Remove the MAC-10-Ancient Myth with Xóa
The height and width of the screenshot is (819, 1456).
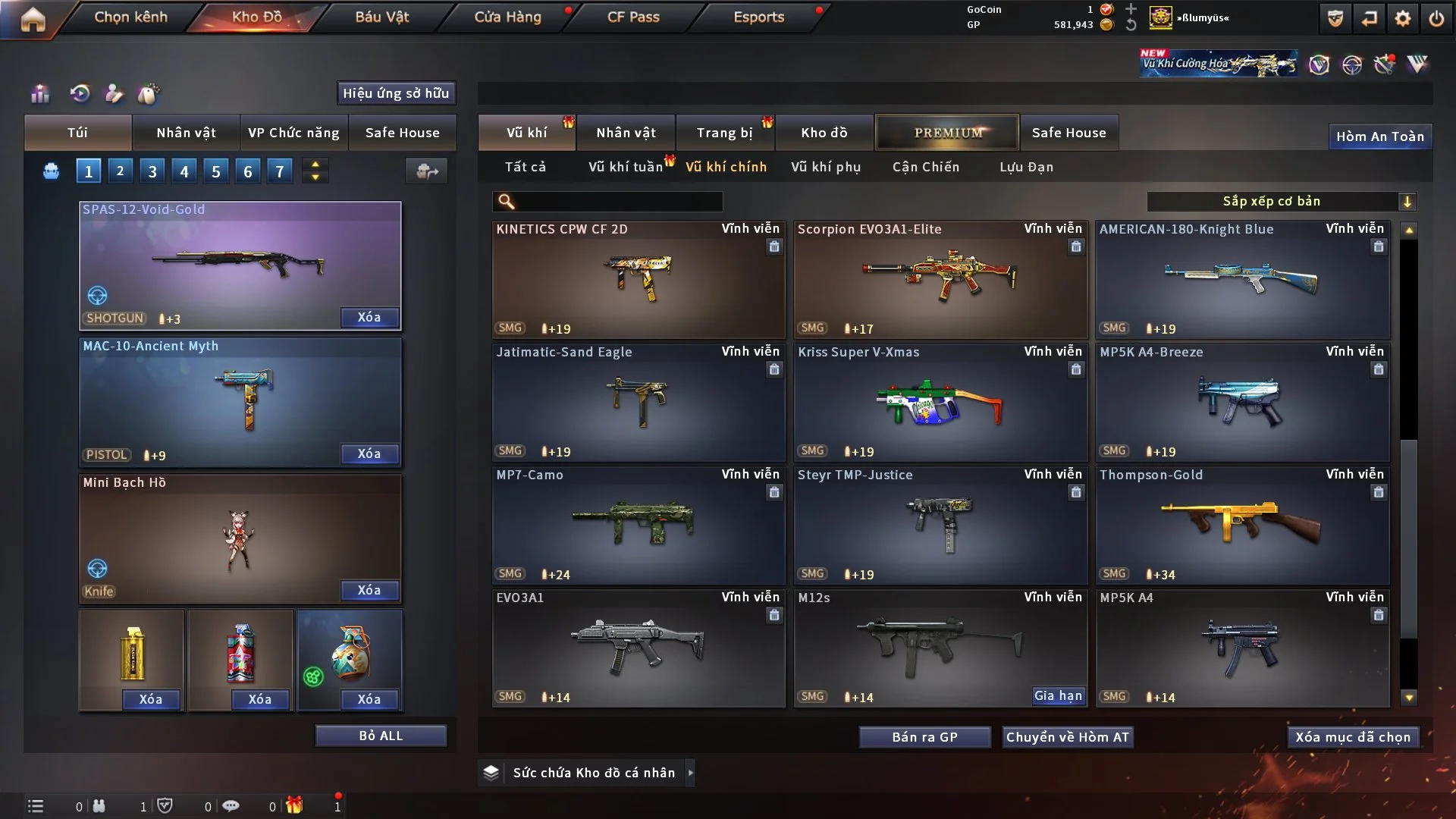click(x=369, y=453)
